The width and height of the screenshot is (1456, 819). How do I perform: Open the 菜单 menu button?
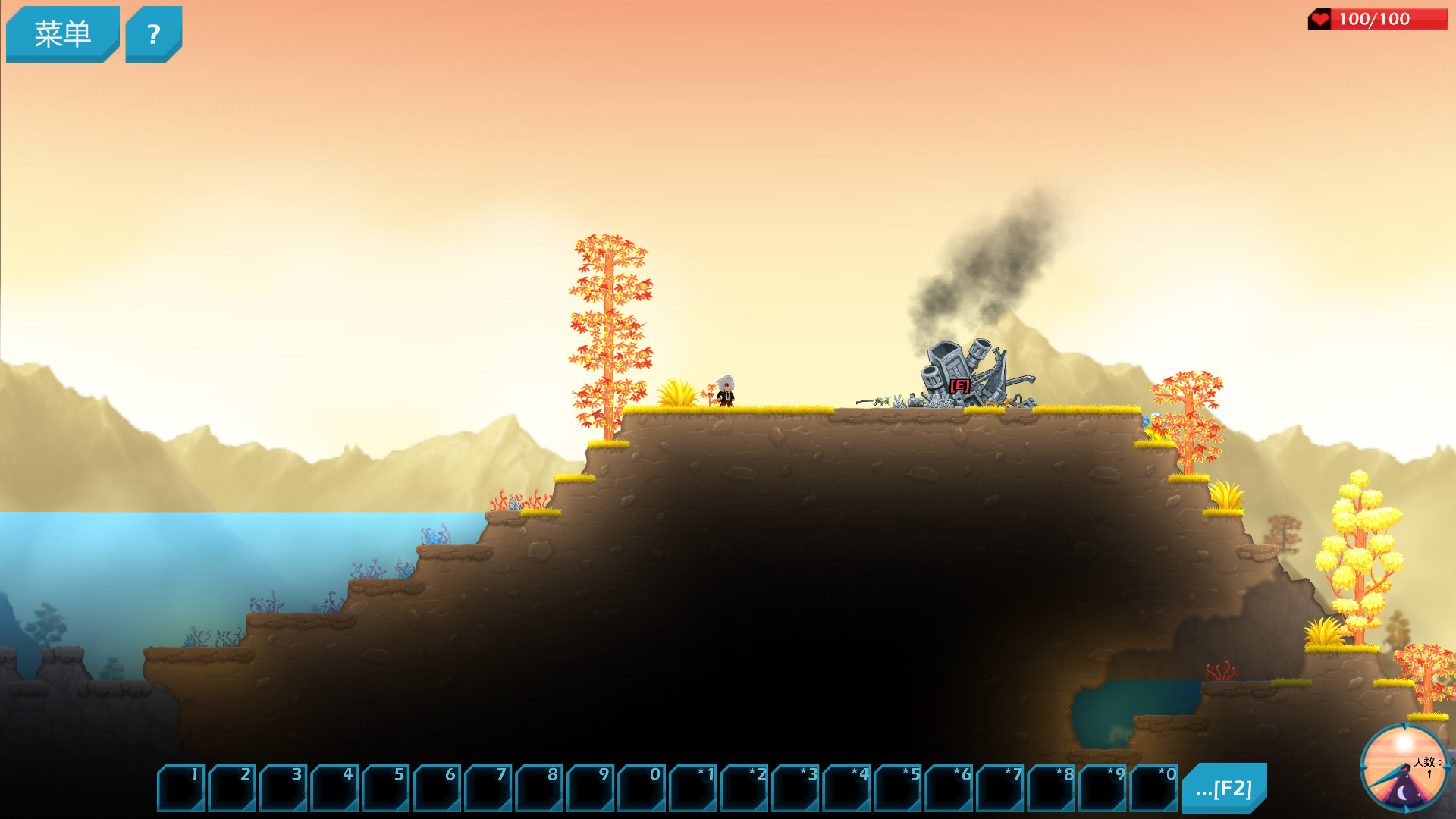62,34
